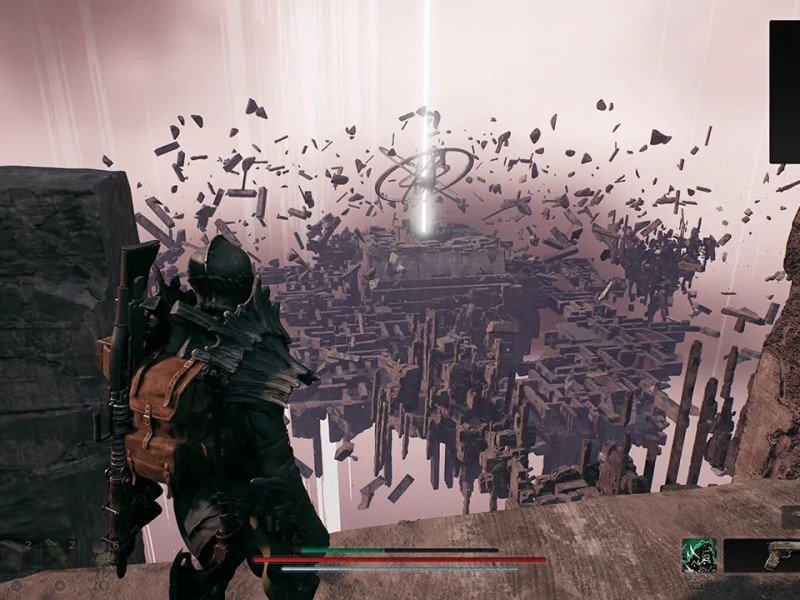Viewport: 800px width, 600px height.
Task: Click the dark minimap panel
Action: (x=785, y=90)
